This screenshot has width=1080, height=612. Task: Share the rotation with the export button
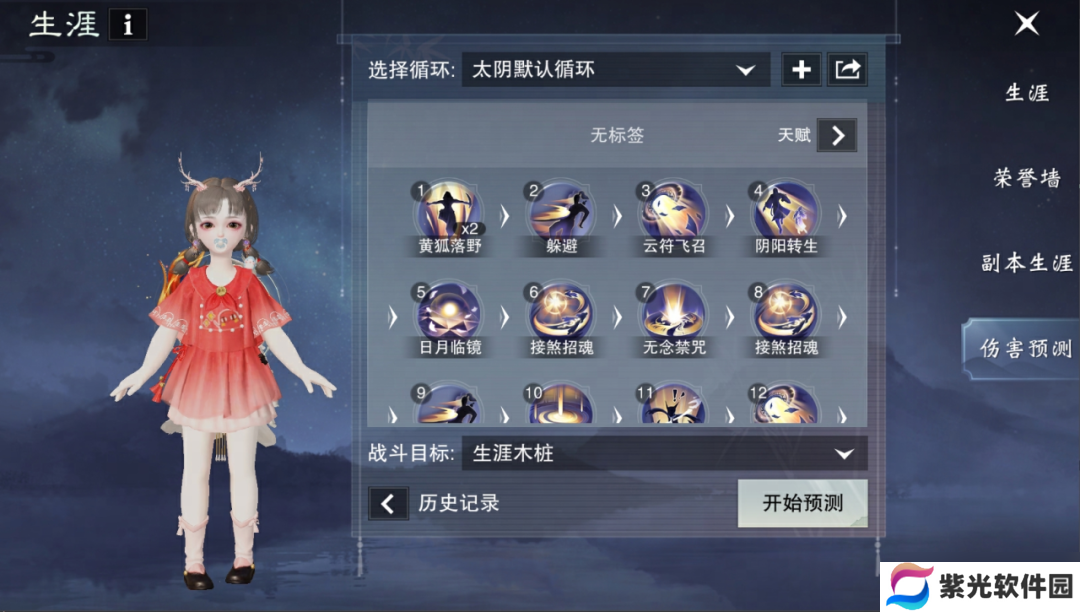coord(847,70)
